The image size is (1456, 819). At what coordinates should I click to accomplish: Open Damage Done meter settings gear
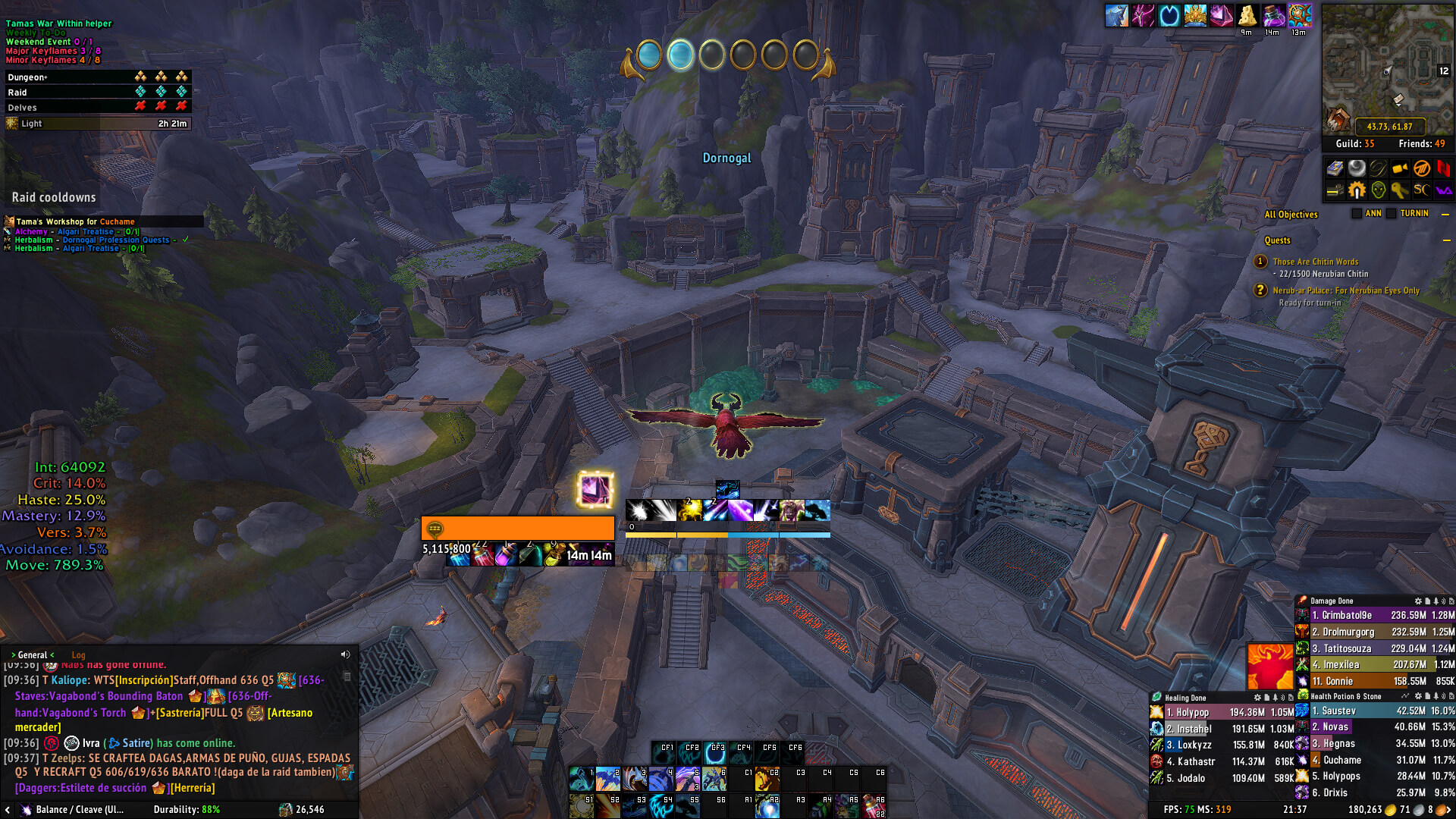(x=1418, y=601)
